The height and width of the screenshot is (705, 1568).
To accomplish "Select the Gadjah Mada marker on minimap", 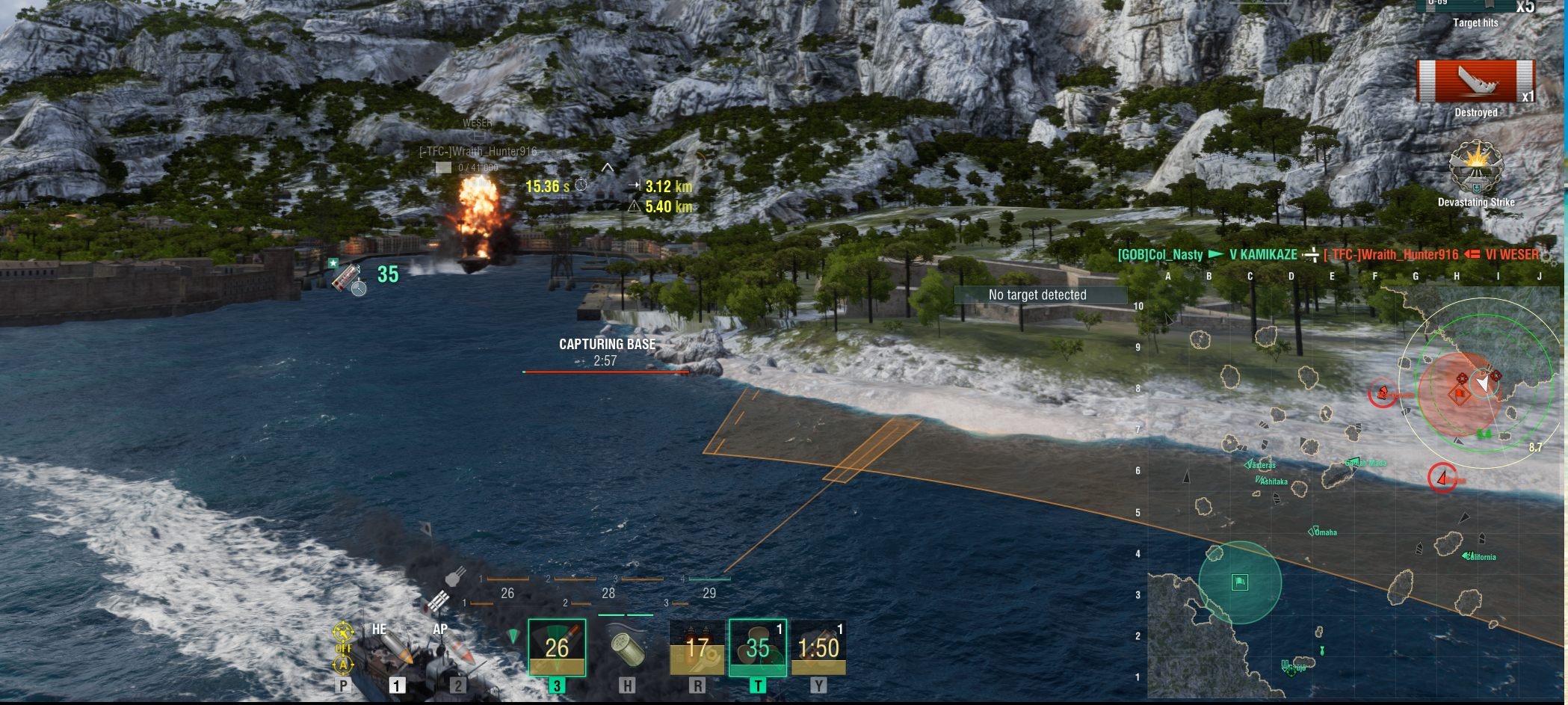I will [x=1353, y=462].
